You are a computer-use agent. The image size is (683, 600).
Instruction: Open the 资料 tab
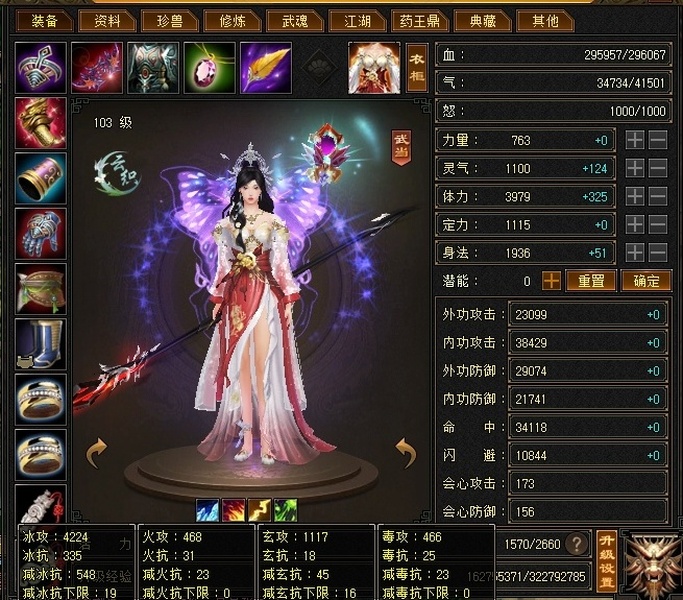pyautogui.click(x=107, y=21)
